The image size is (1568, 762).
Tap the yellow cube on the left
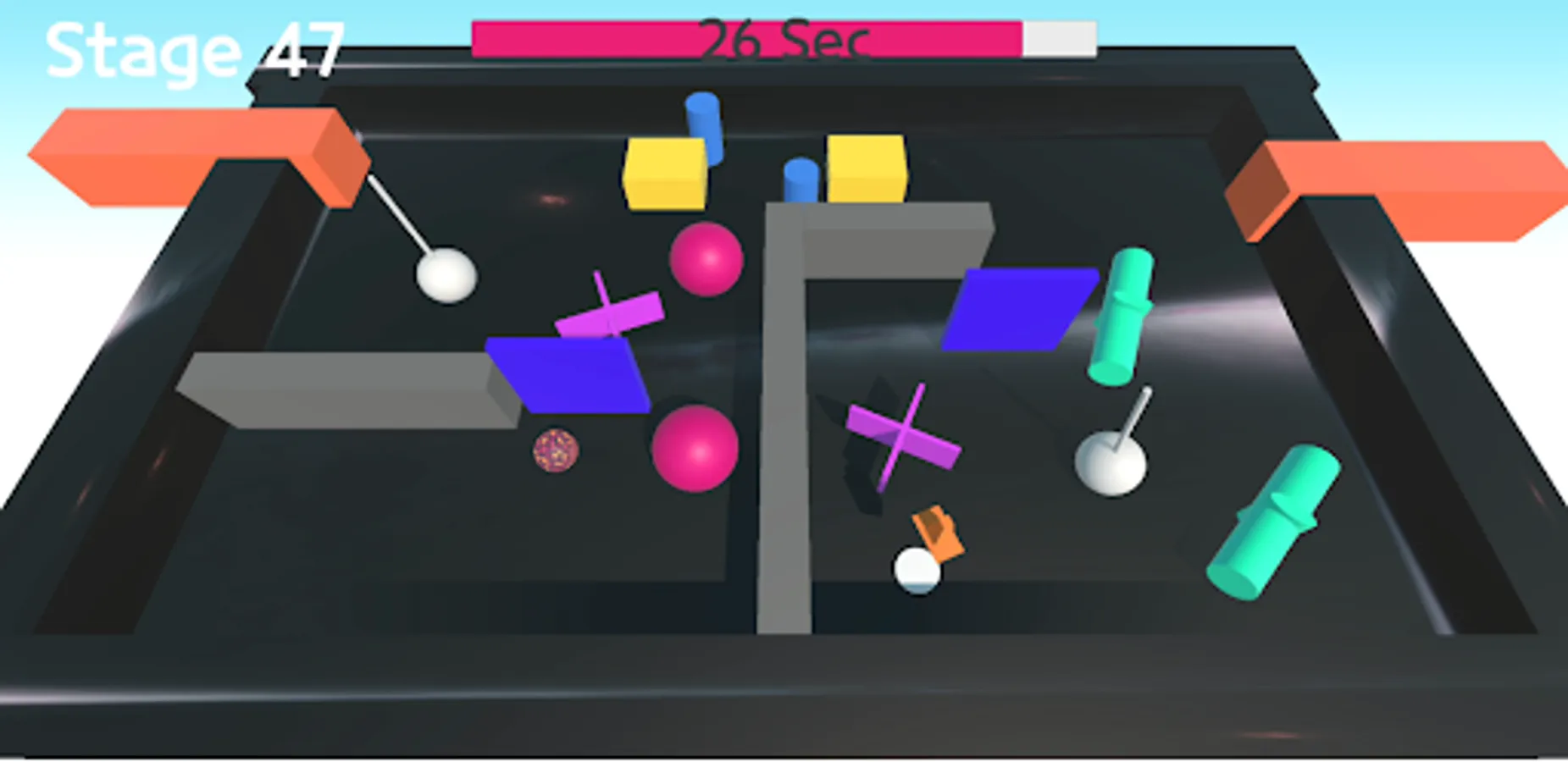coord(665,172)
